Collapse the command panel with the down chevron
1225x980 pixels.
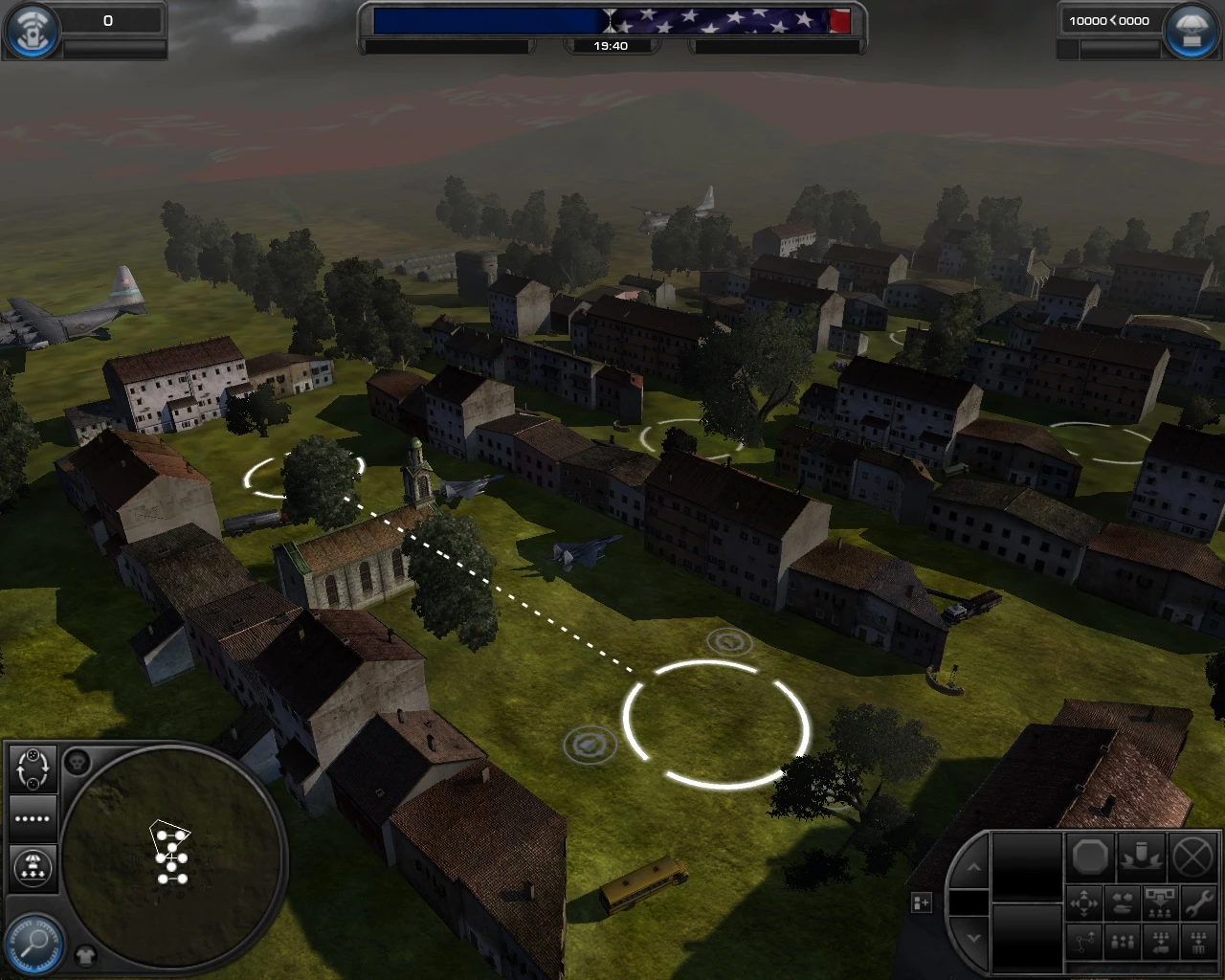tap(974, 937)
